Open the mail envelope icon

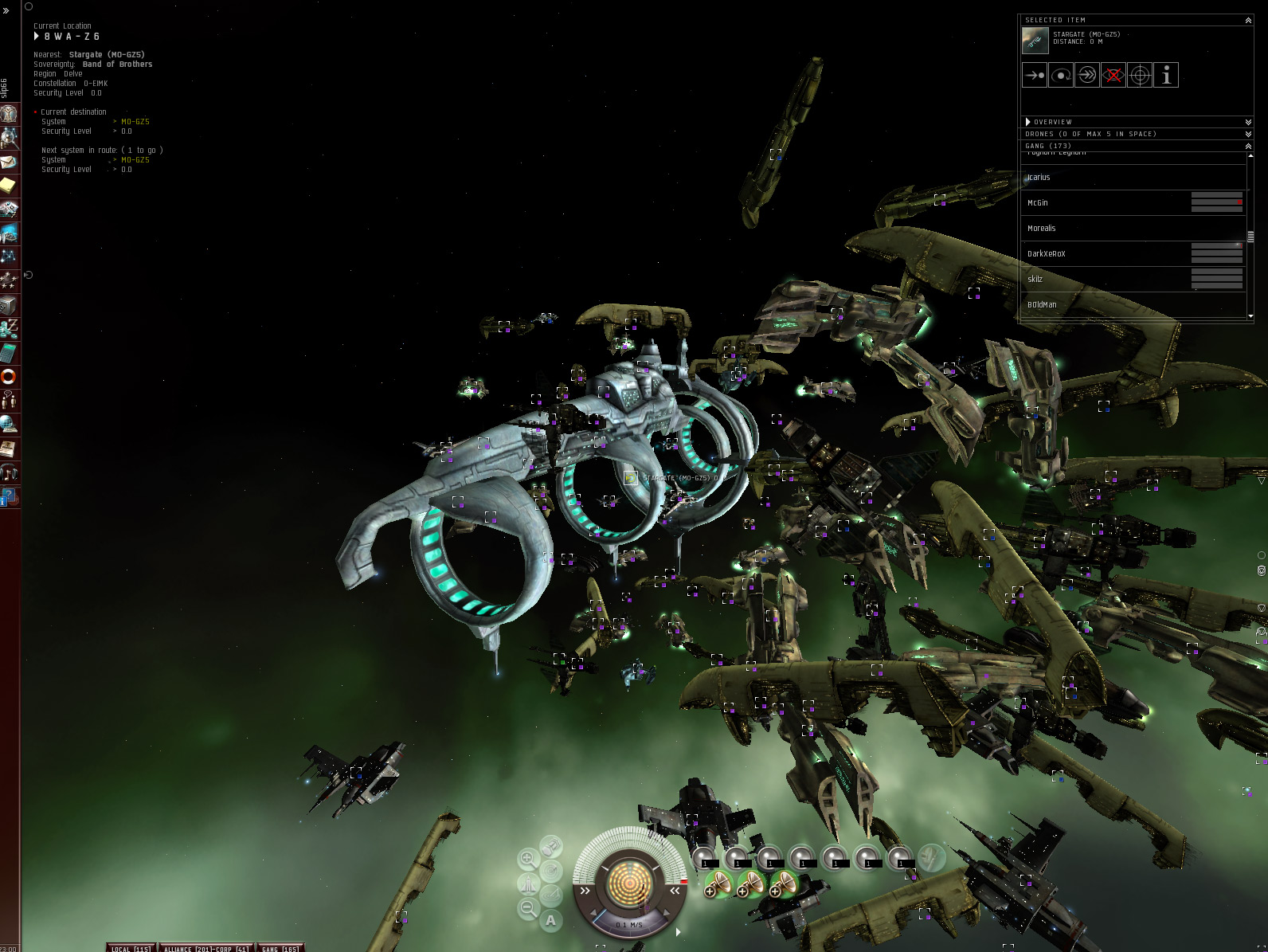point(8,163)
